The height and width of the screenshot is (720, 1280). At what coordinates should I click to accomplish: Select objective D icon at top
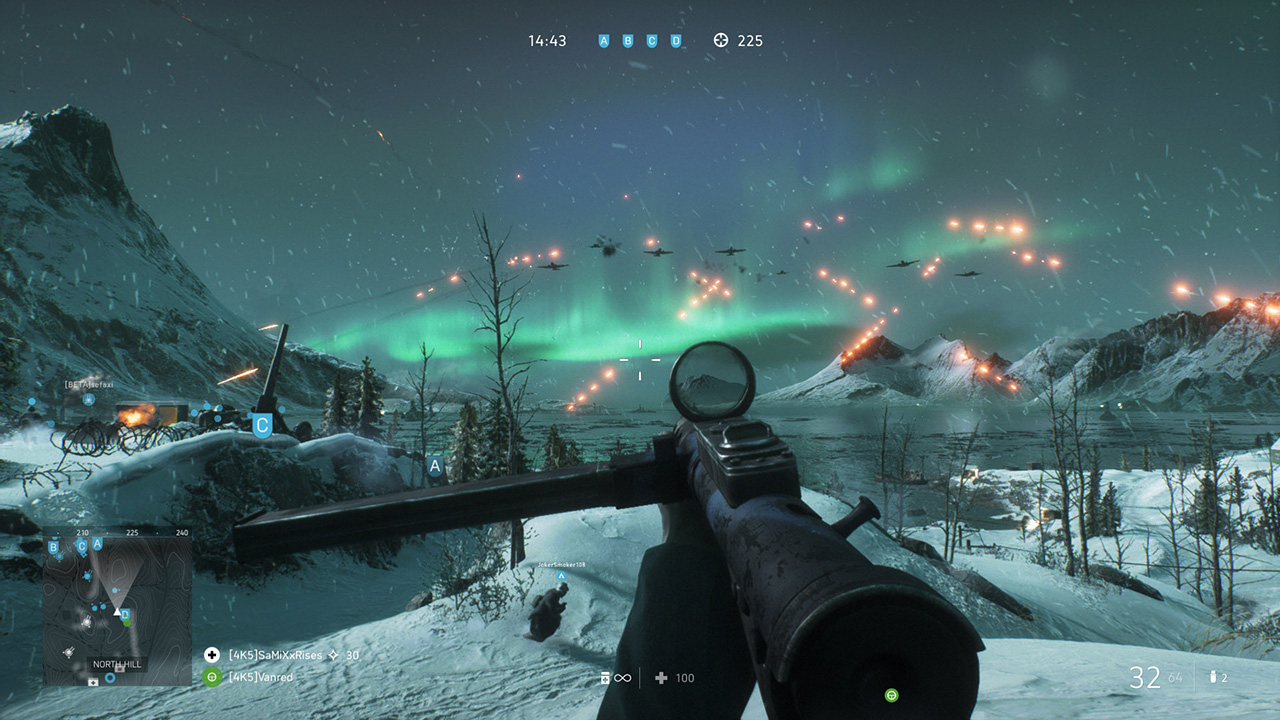coord(676,40)
